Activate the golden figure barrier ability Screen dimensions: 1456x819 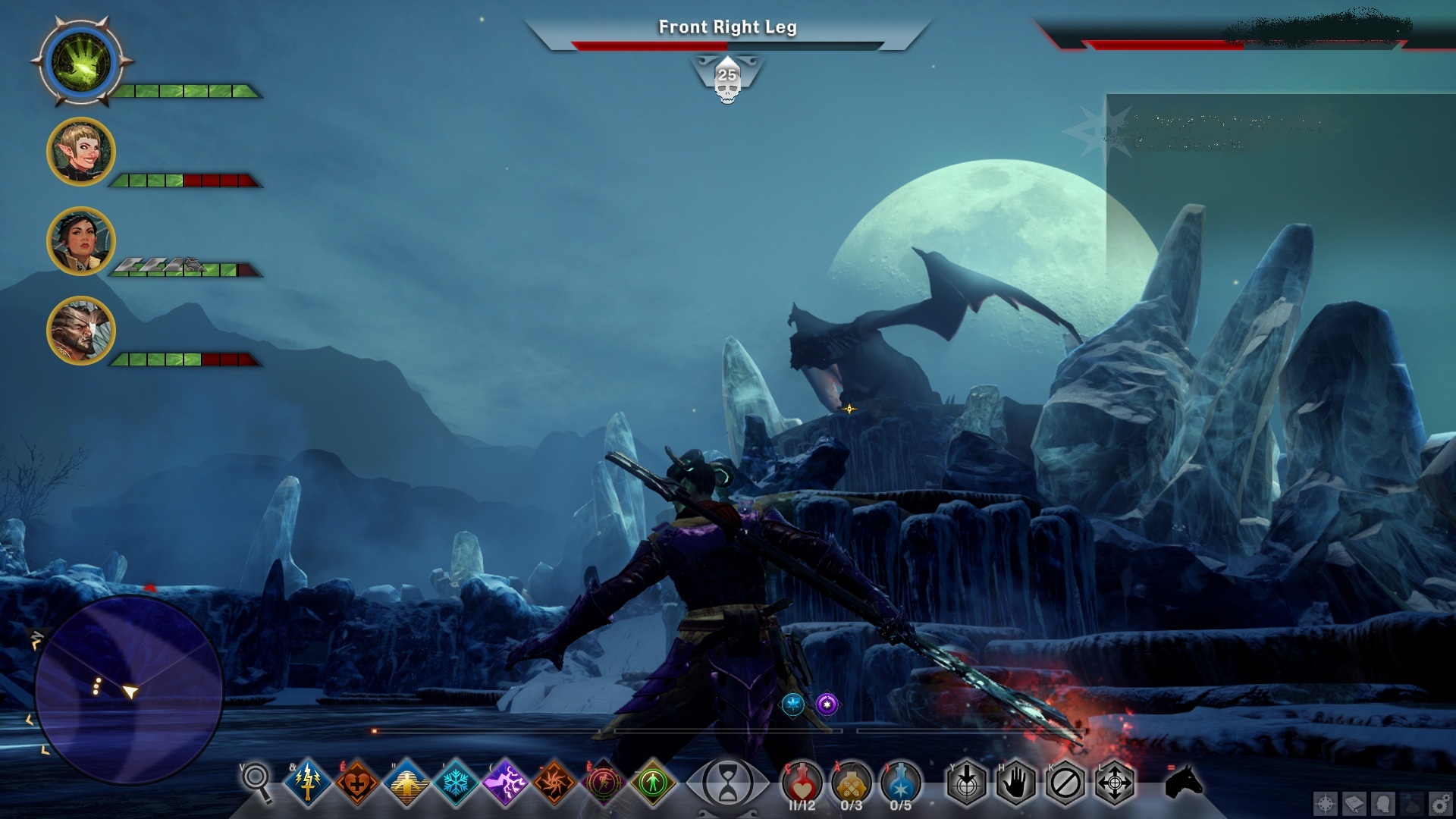pyautogui.click(x=406, y=782)
